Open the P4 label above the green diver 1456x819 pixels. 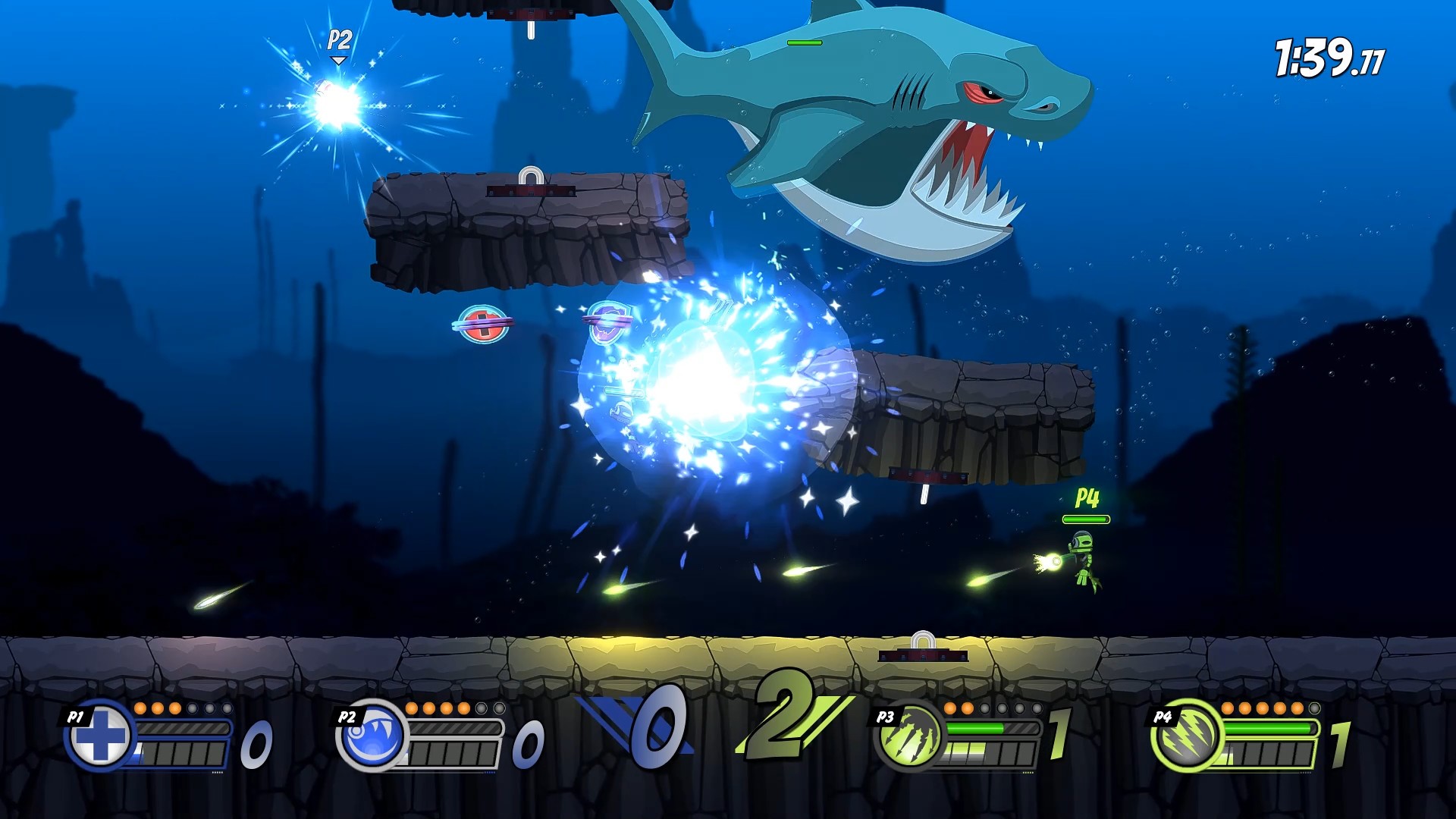(x=1087, y=498)
